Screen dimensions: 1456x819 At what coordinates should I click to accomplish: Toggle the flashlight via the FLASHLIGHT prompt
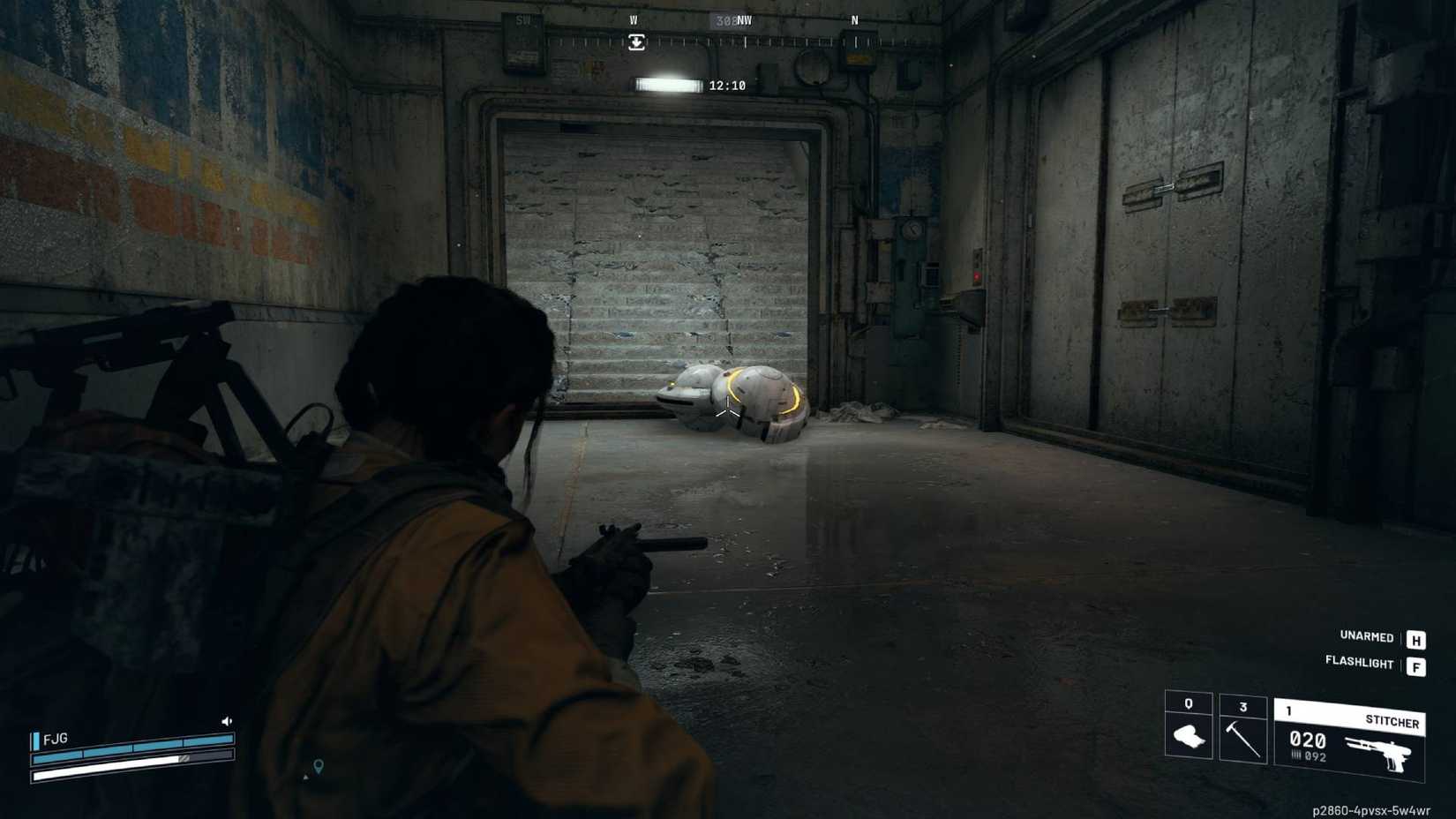click(x=1360, y=664)
